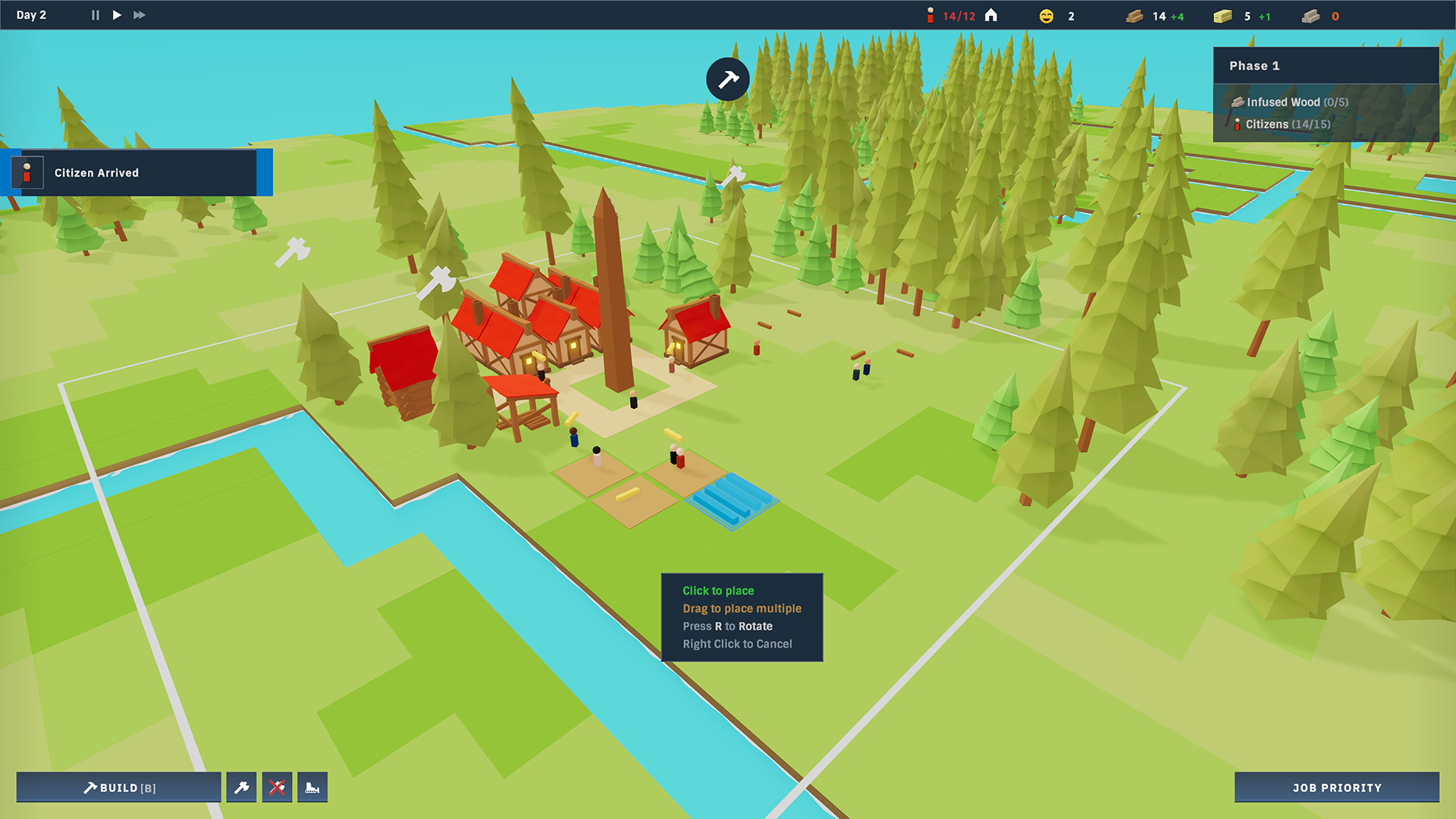This screenshot has width=1456, height=819.
Task: Click the infused wood icon showing 0
Action: click(x=1310, y=15)
